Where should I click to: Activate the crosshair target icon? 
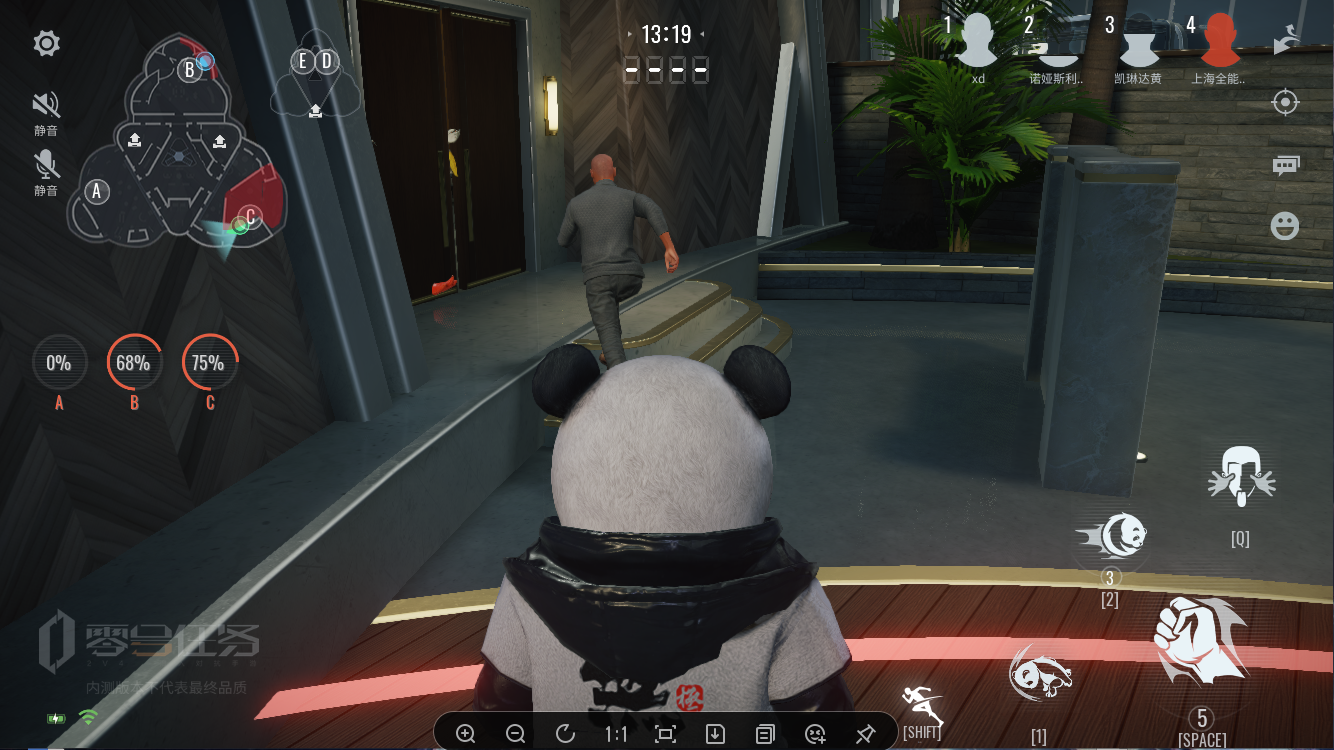(1285, 103)
